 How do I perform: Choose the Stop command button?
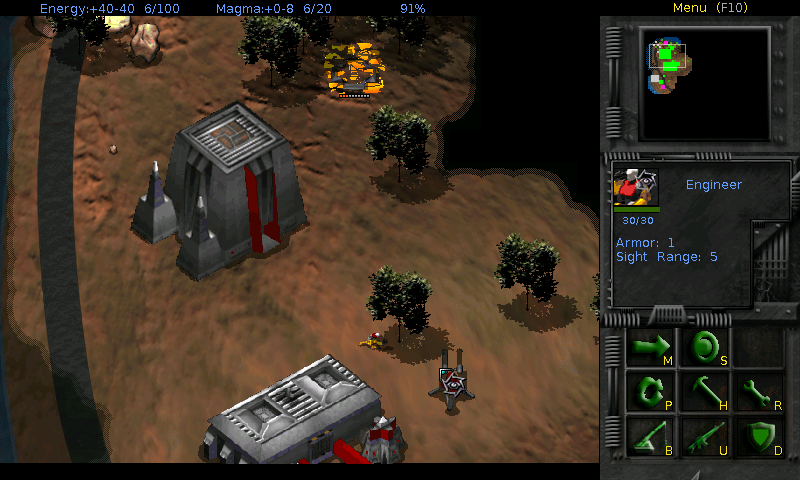[x=704, y=348]
